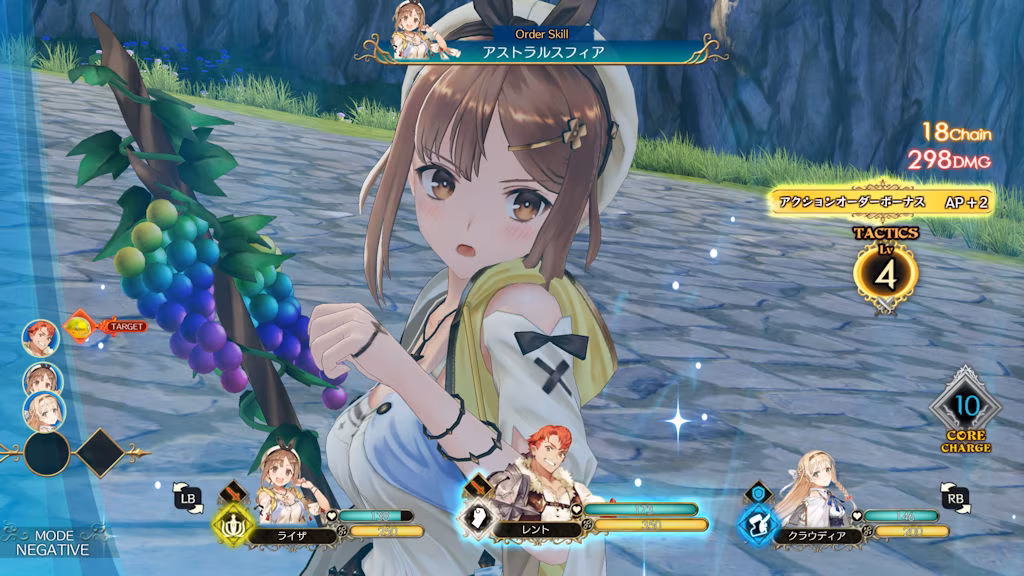The width and height of the screenshot is (1024, 576).
Task: Click Klaudia's blue role diamond icon
Action: [756, 520]
